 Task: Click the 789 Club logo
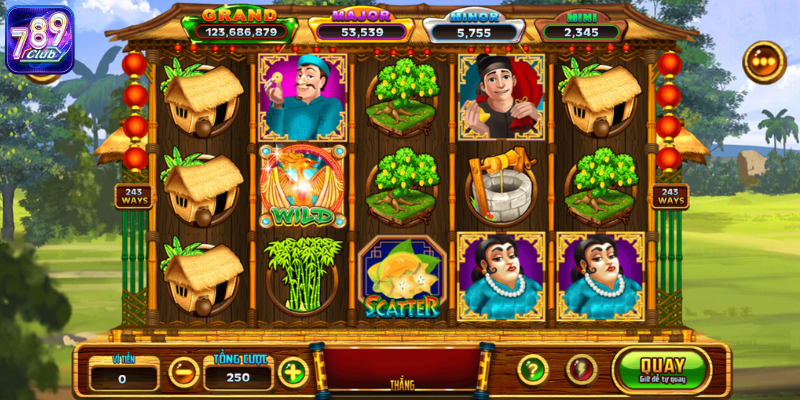click(x=39, y=40)
